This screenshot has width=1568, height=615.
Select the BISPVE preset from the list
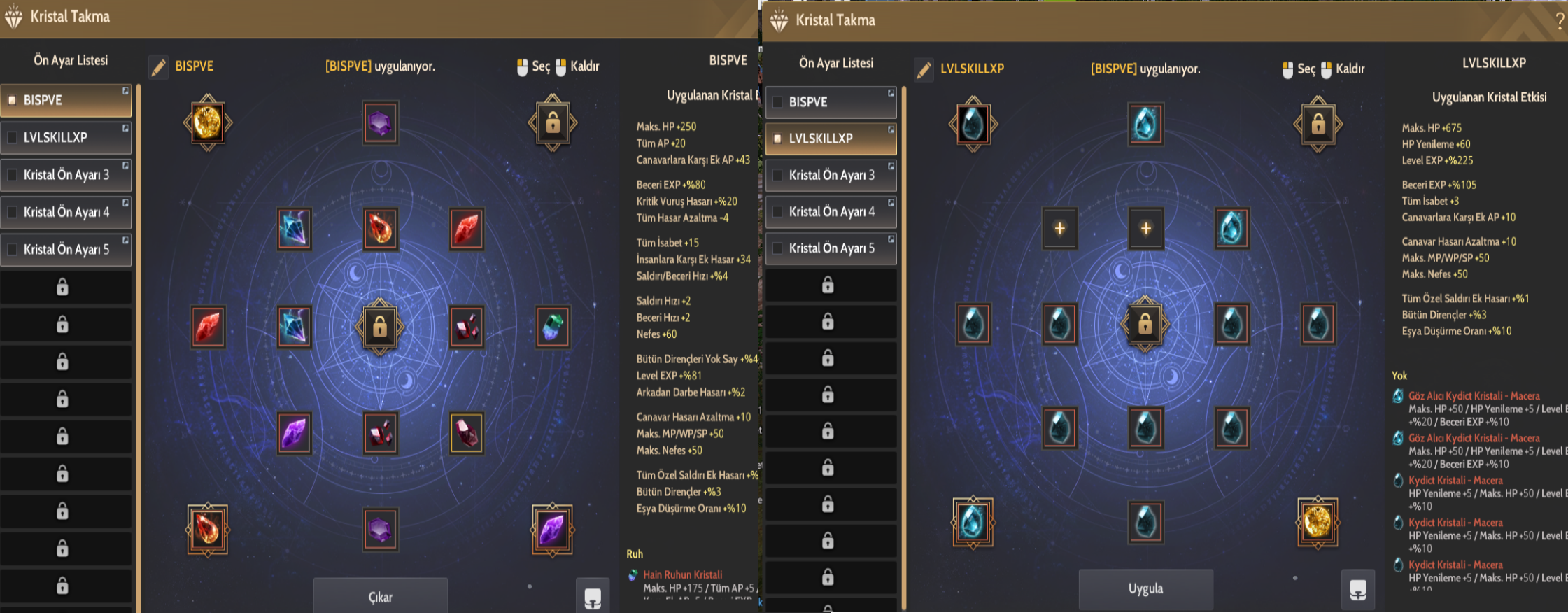pyautogui.click(x=66, y=100)
